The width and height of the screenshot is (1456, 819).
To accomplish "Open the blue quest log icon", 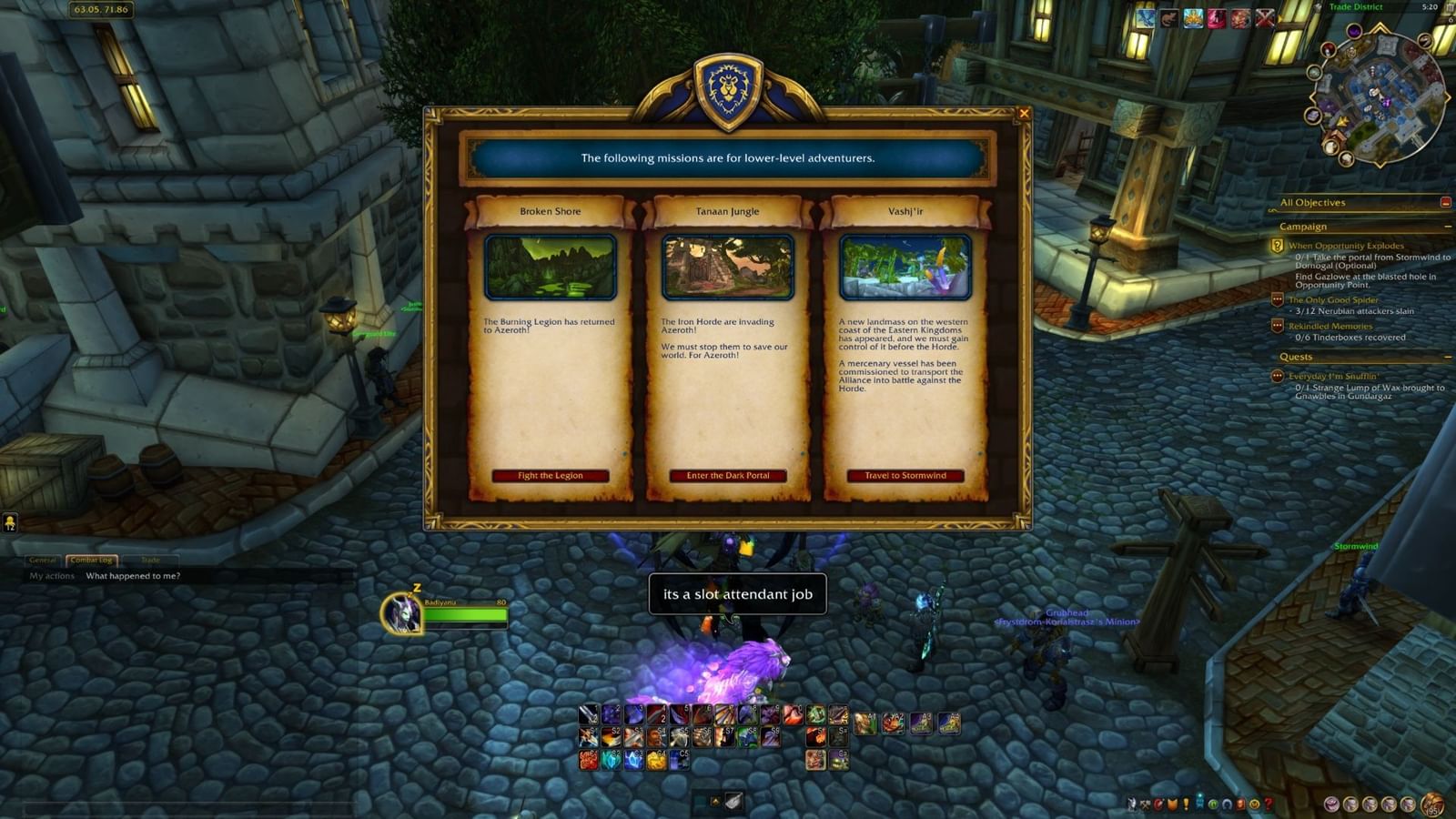I will coord(1186,804).
